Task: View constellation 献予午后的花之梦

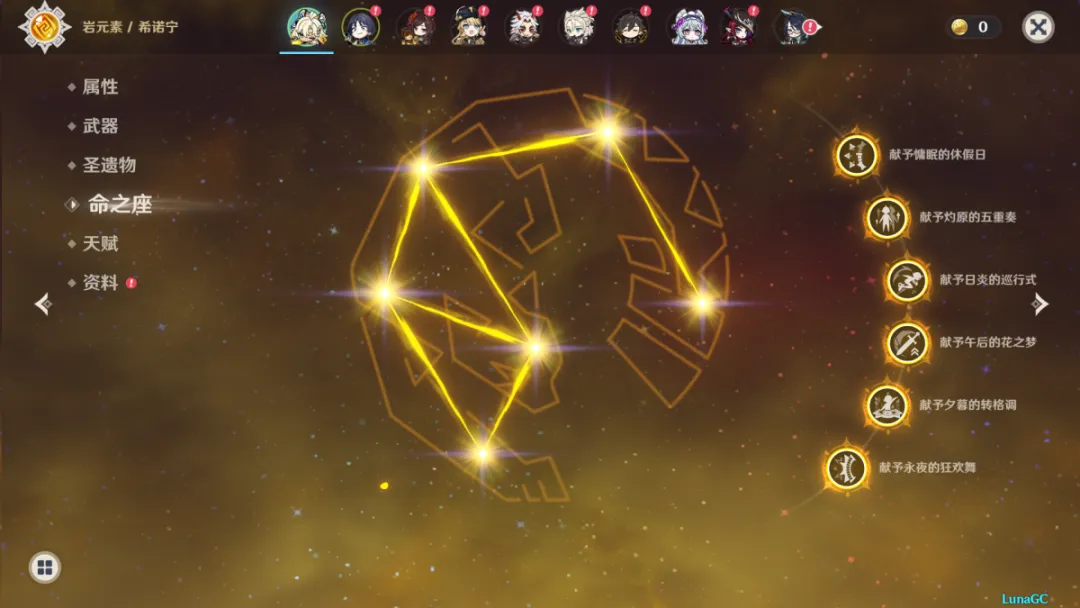Action: (x=907, y=343)
